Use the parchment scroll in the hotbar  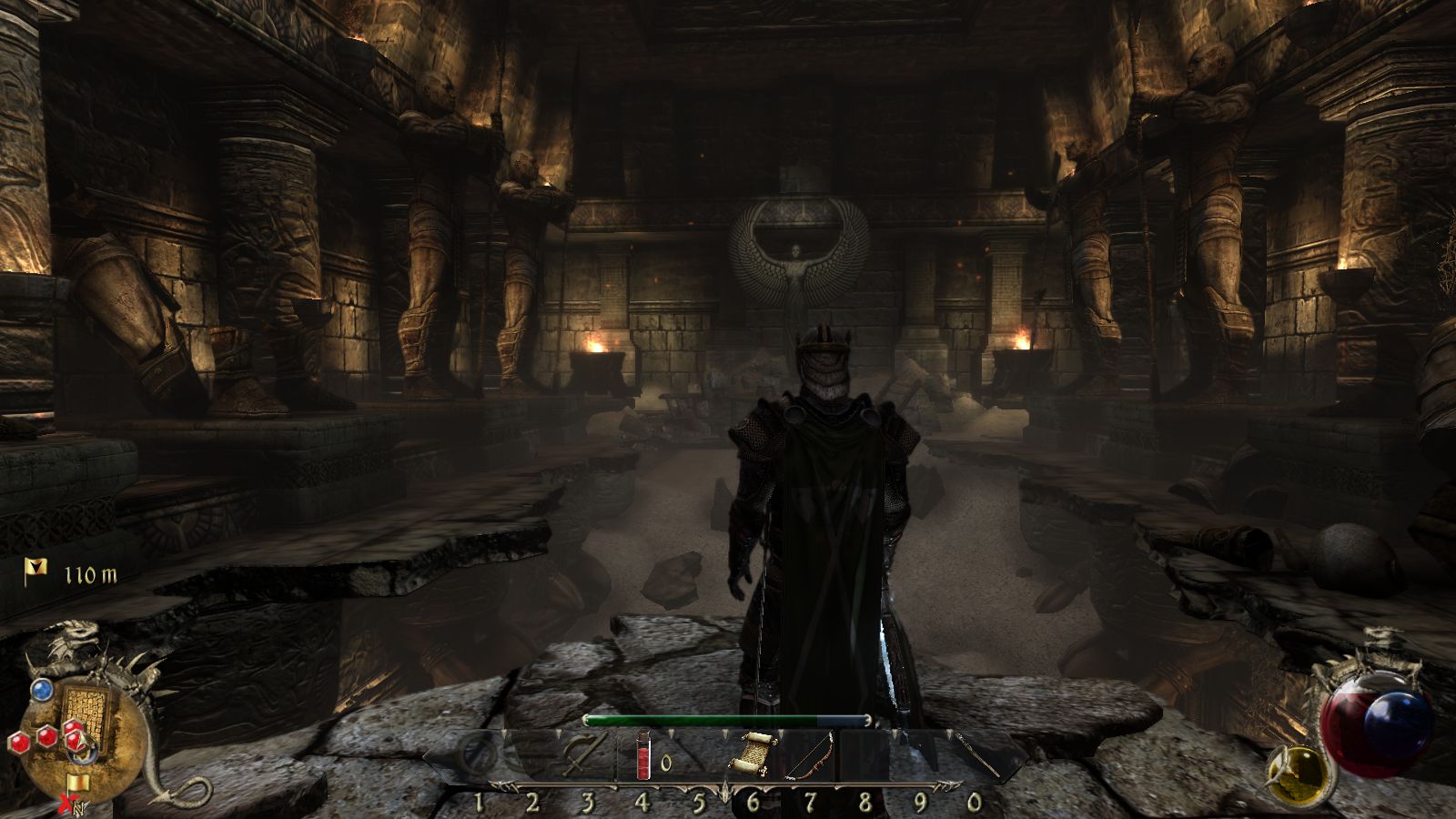(753, 753)
